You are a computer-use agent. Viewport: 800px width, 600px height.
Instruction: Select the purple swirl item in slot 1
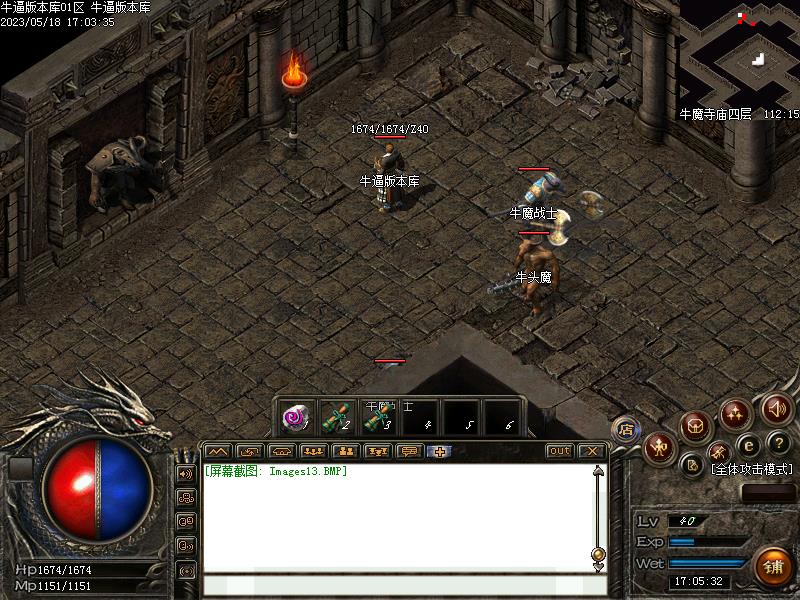[x=295, y=417]
